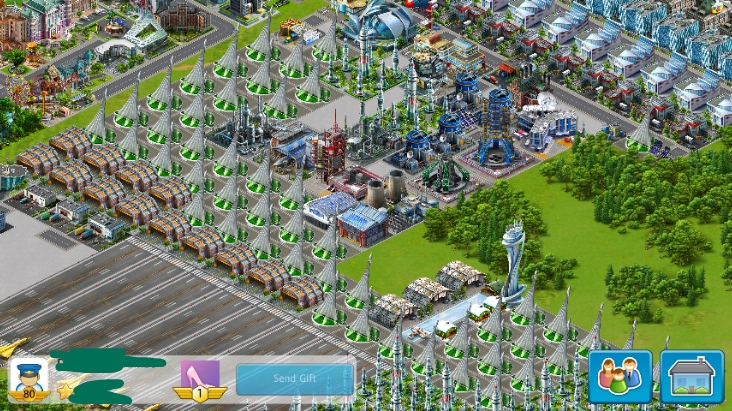Image resolution: width=732 pixels, height=411 pixels.
Task: View the pilot avatar profile
Action: [x=28, y=376]
